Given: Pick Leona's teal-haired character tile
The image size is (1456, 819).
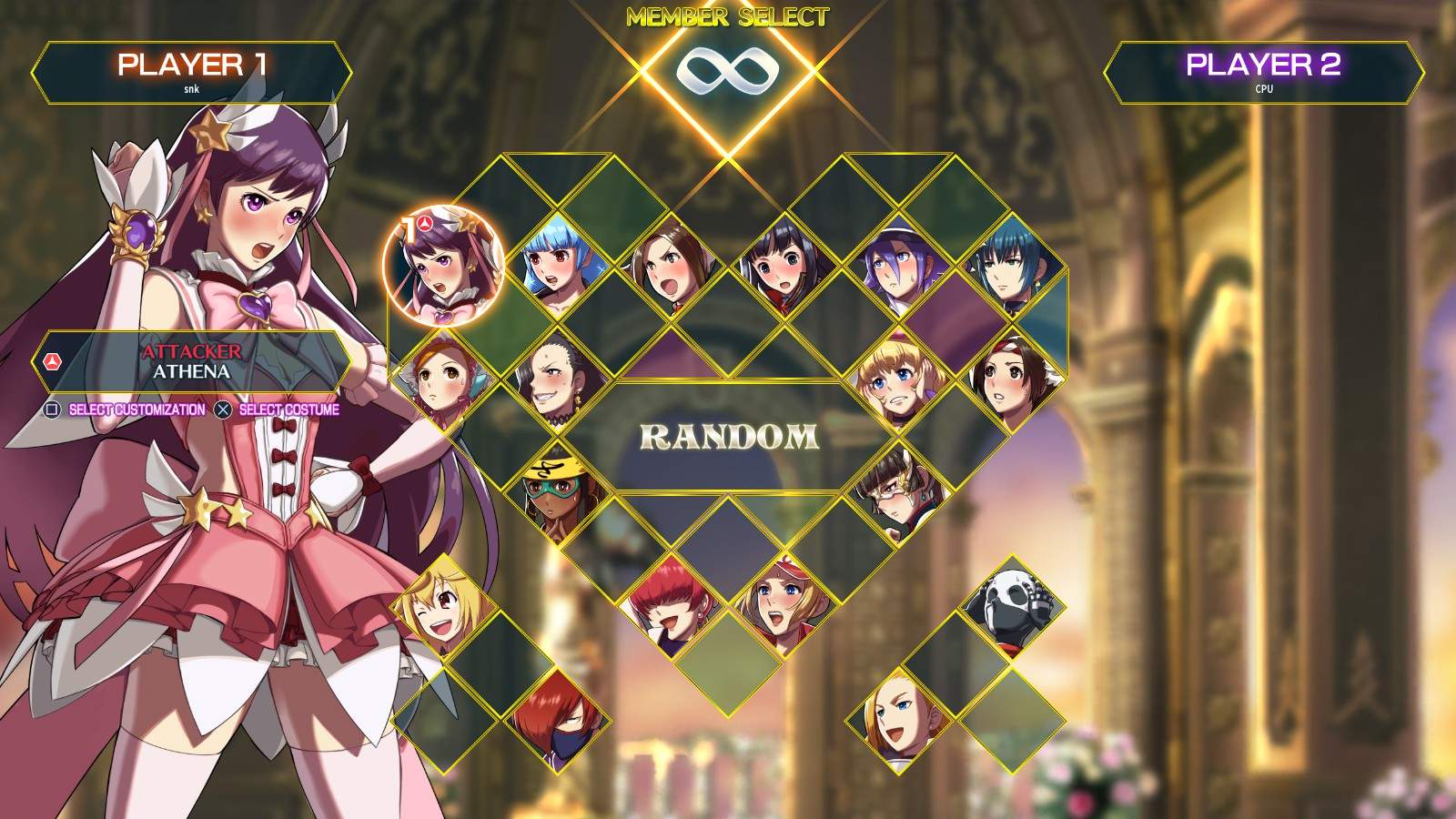Looking at the screenshot, I should tap(1006, 264).
